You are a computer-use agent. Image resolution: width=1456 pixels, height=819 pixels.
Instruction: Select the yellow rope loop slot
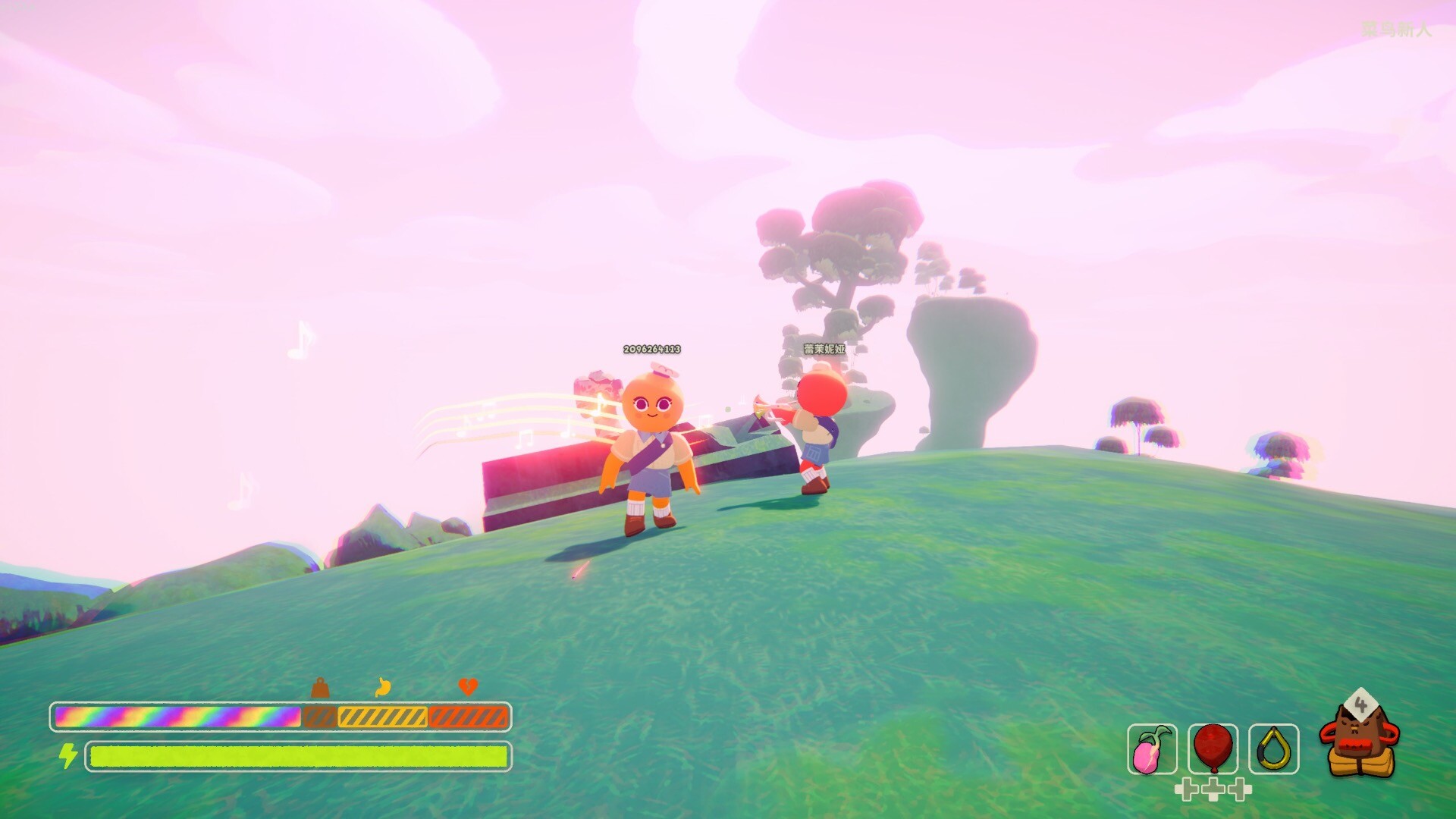pyautogui.click(x=1273, y=749)
